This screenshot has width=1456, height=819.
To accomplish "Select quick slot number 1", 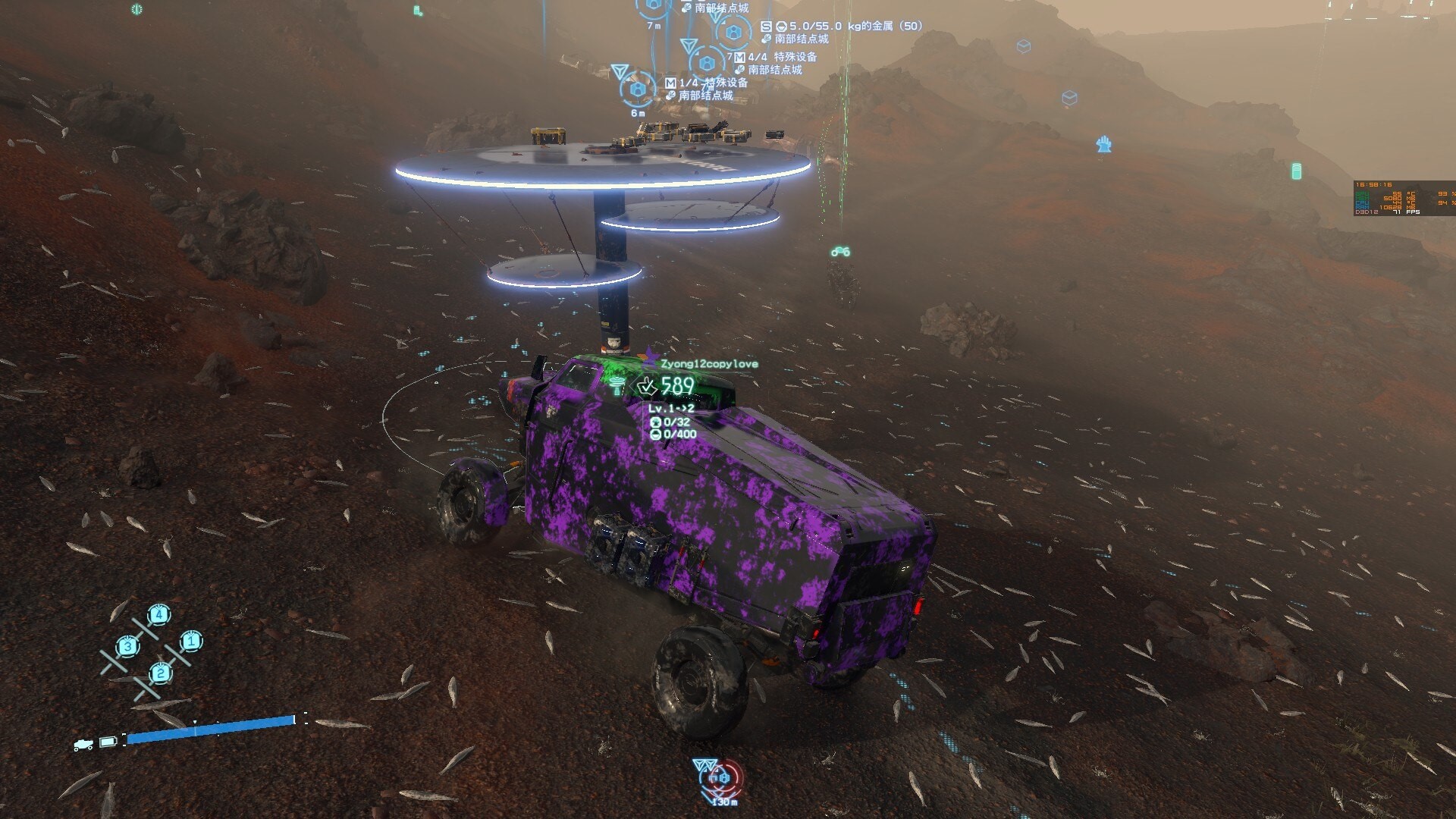I will [x=190, y=642].
